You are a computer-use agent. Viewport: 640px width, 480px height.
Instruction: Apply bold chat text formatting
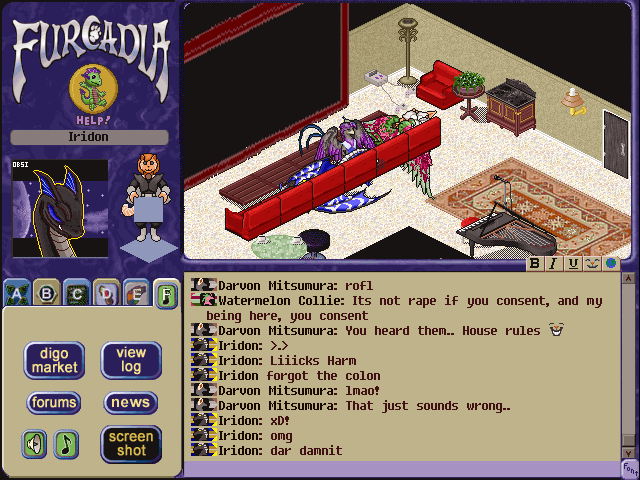click(x=535, y=264)
